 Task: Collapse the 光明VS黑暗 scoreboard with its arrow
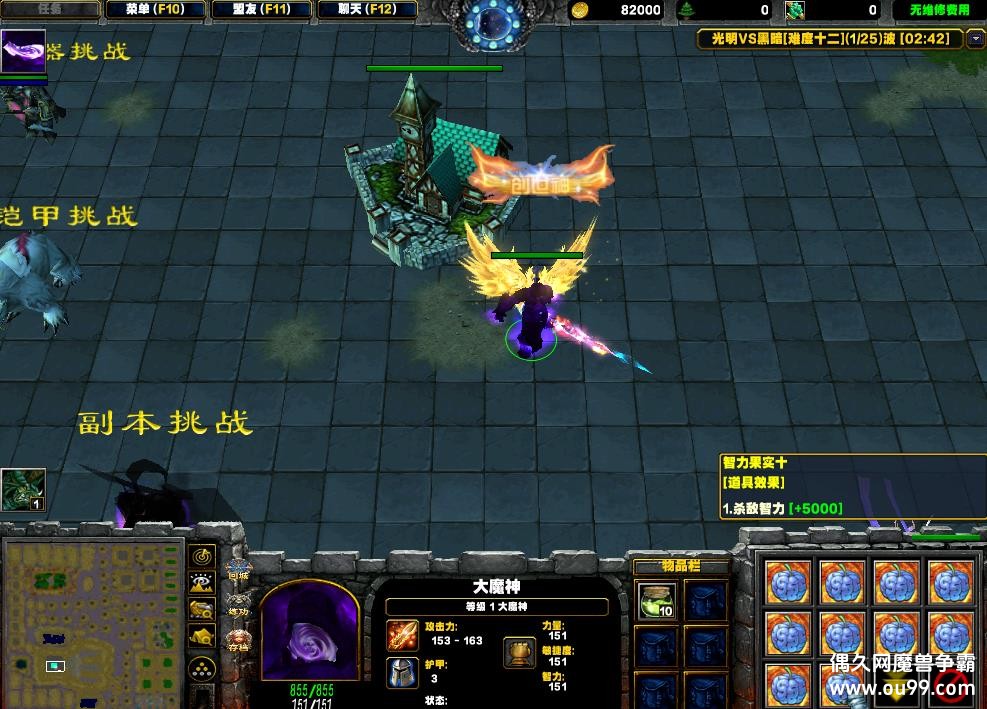click(x=977, y=39)
